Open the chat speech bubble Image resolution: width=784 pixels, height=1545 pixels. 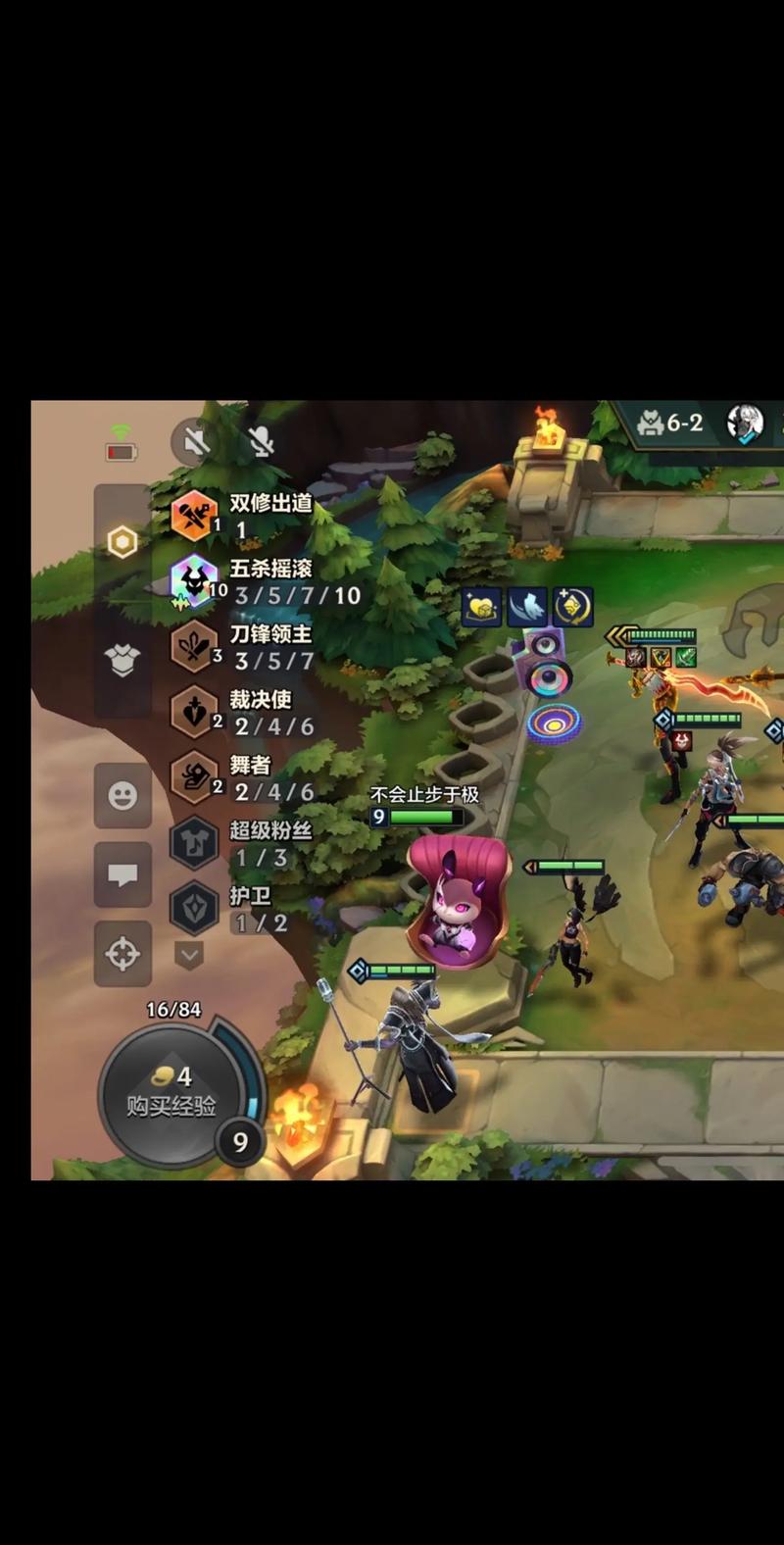[122, 874]
